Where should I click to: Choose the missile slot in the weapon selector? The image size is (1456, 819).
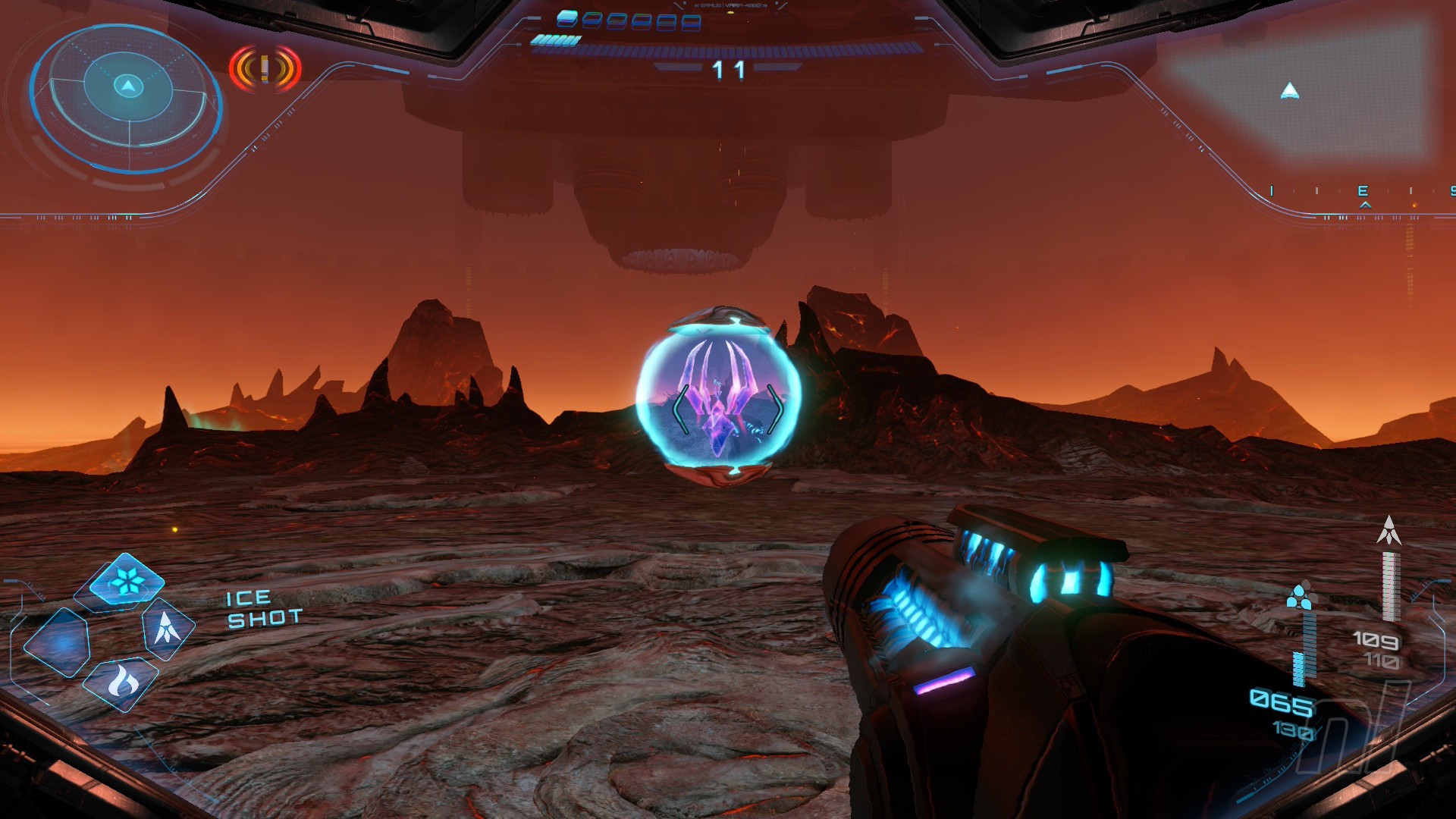[167, 629]
